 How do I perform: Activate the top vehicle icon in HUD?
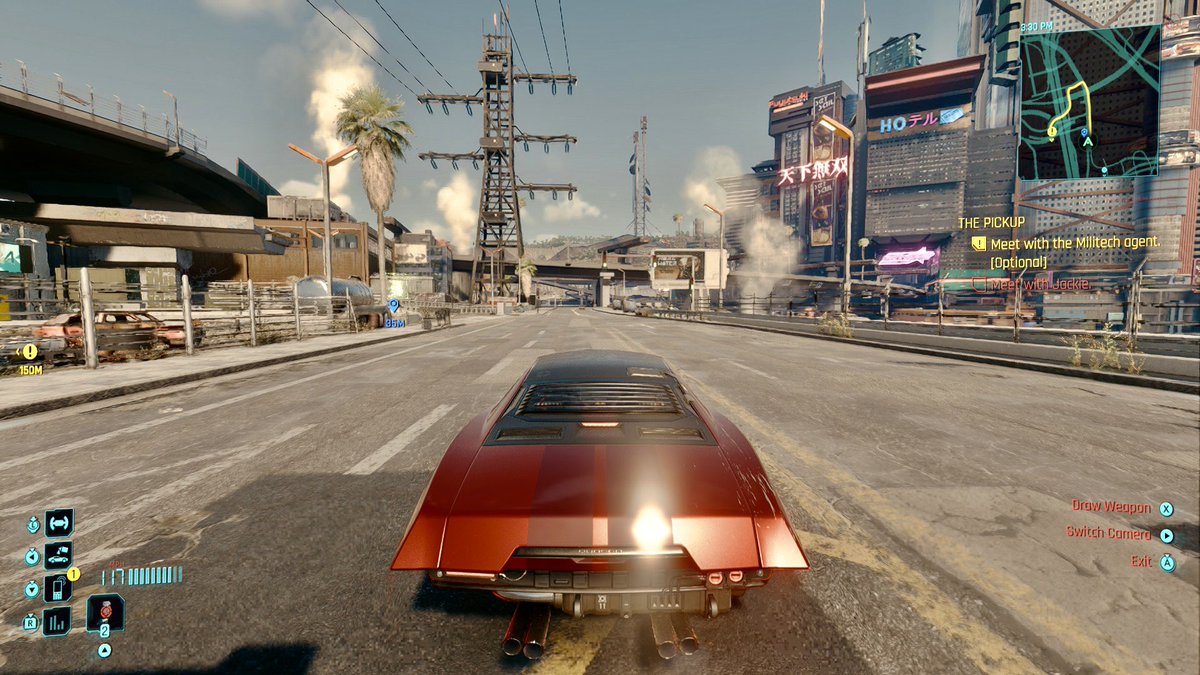(58, 522)
